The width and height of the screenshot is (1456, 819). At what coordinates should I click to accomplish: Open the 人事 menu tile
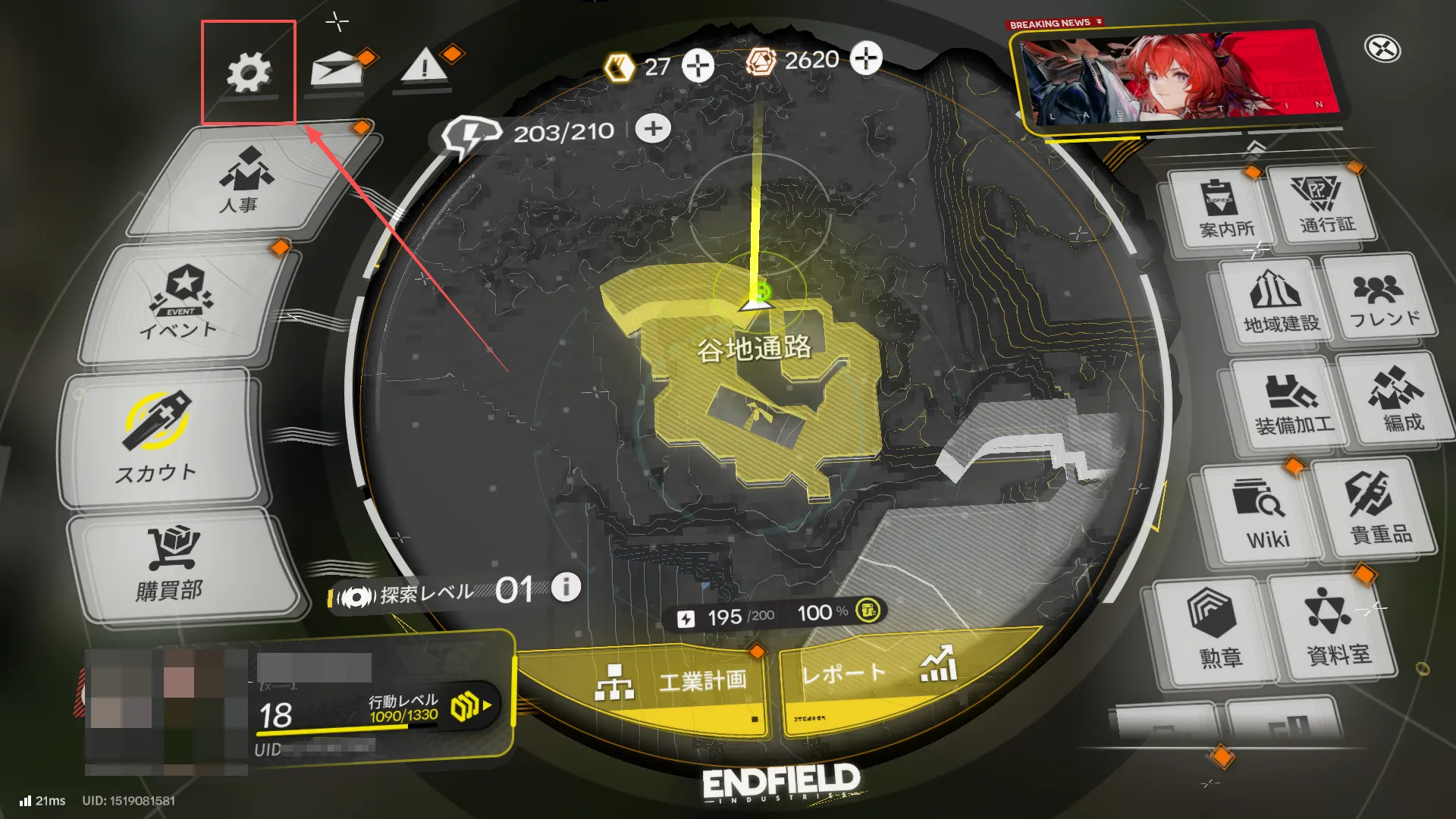(x=244, y=182)
